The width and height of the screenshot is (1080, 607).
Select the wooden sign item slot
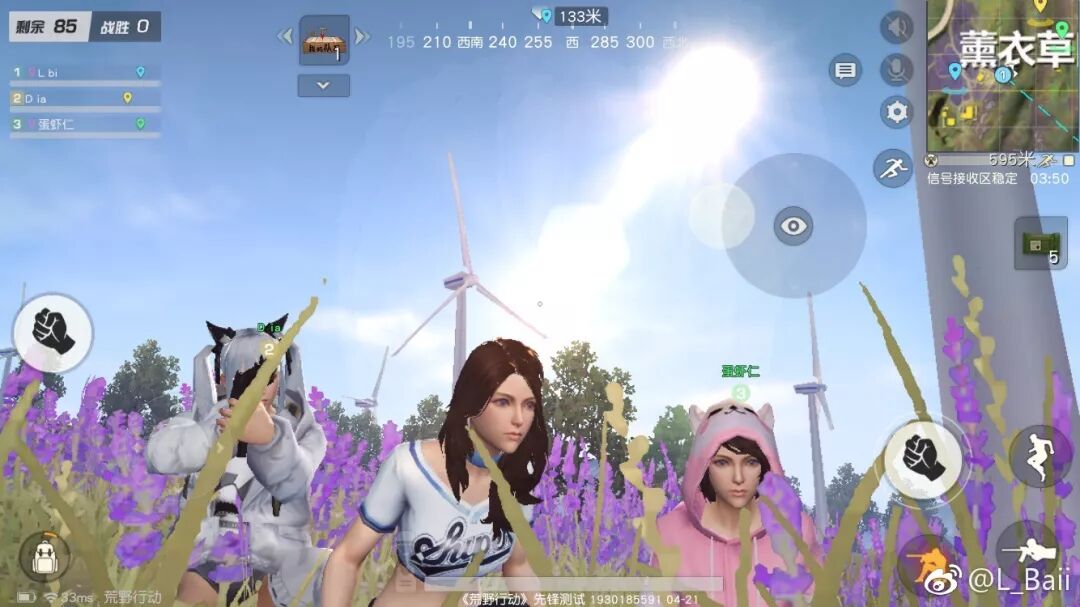click(x=324, y=40)
